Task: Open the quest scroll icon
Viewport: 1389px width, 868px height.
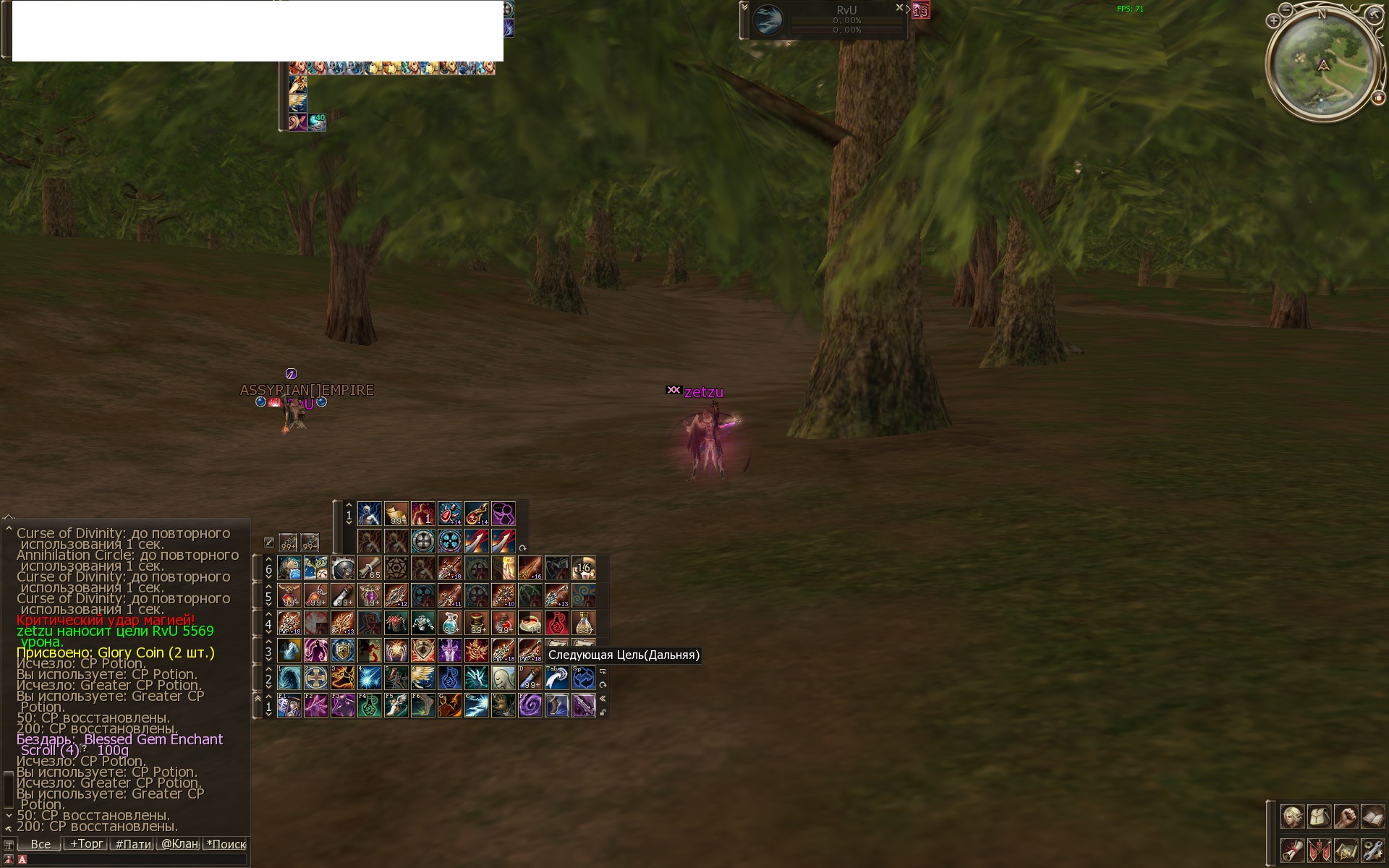Action: [x=1292, y=850]
